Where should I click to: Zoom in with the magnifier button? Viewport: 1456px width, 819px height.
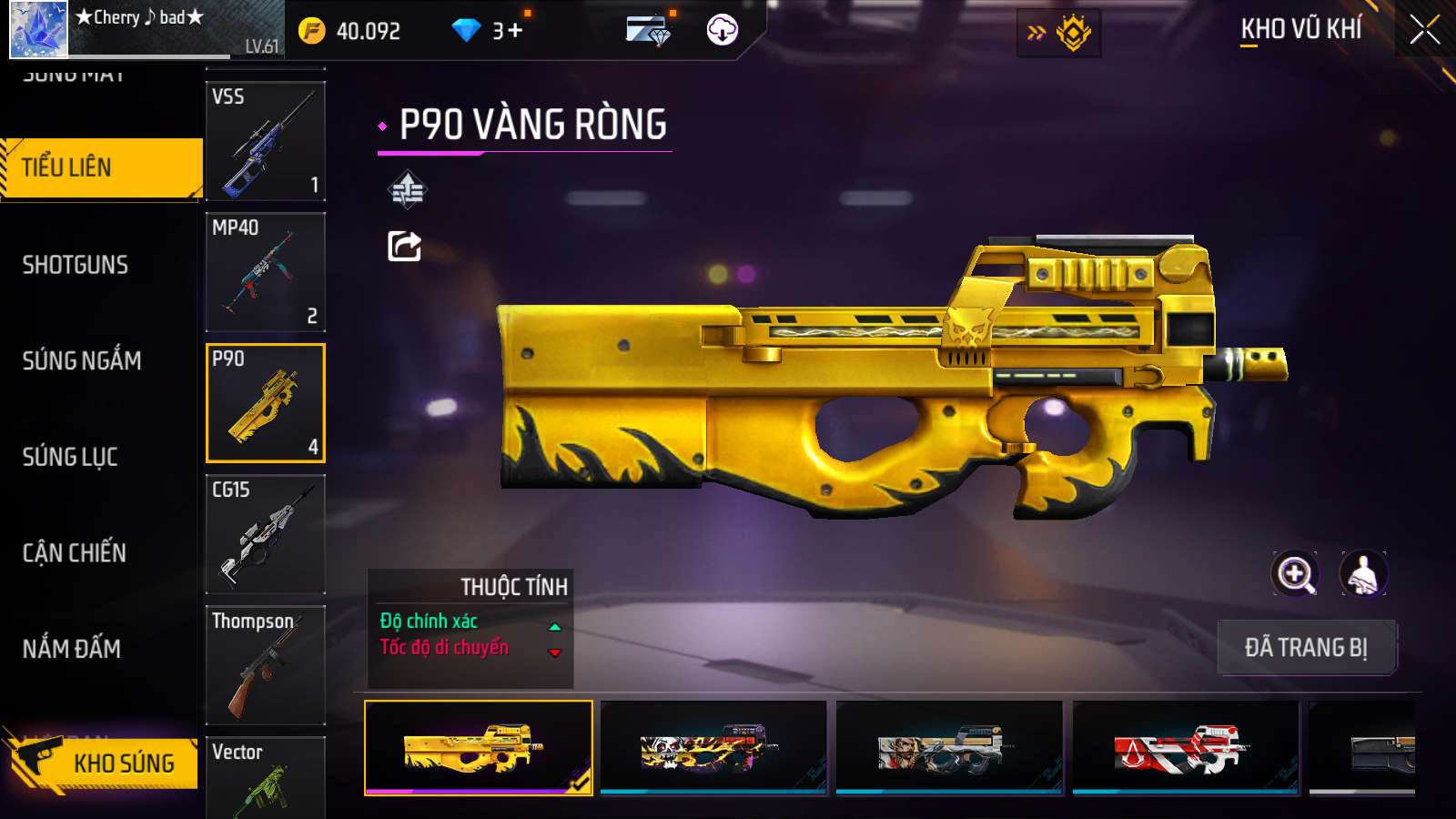(1295, 574)
